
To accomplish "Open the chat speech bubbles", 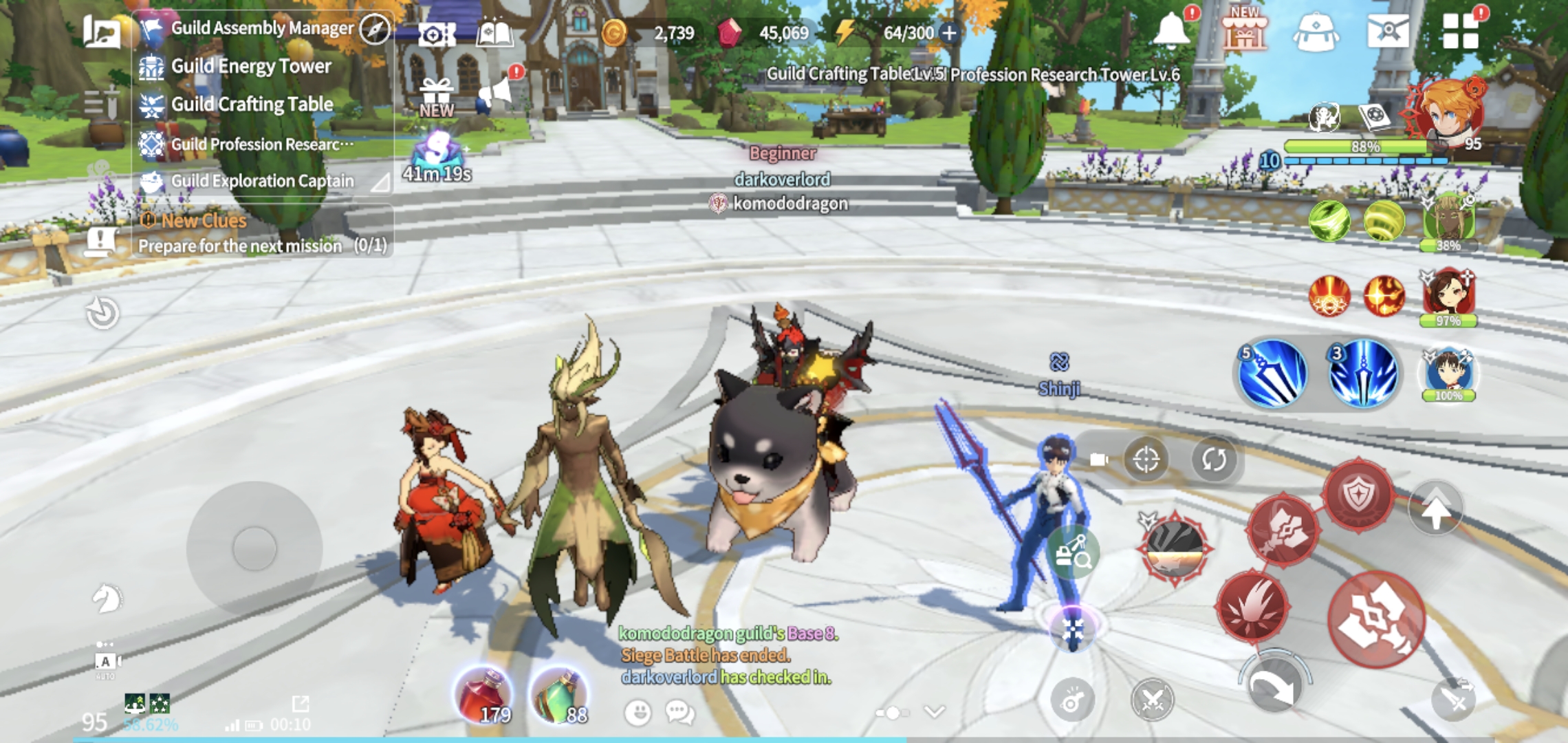I will coord(679,713).
